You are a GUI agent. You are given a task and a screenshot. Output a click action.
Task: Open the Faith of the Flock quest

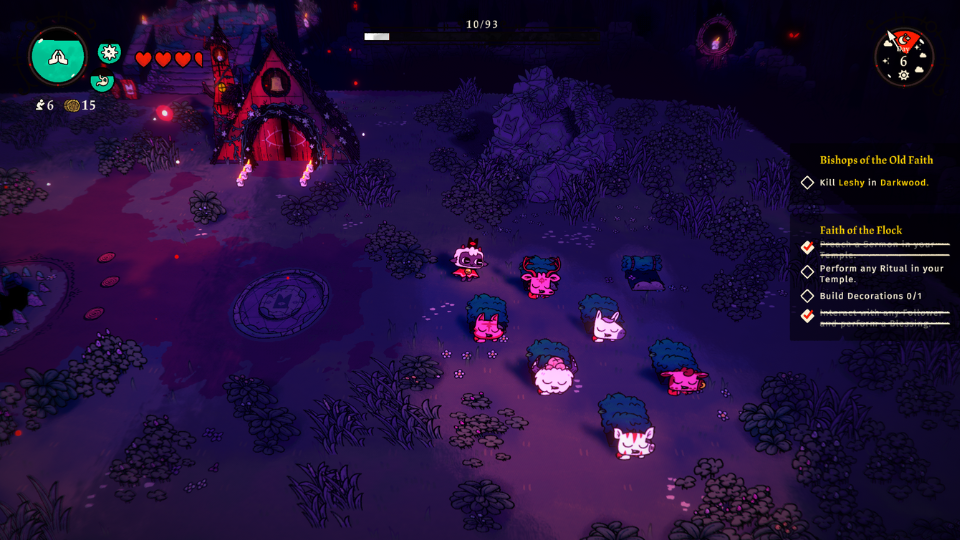pyautogui.click(x=860, y=230)
